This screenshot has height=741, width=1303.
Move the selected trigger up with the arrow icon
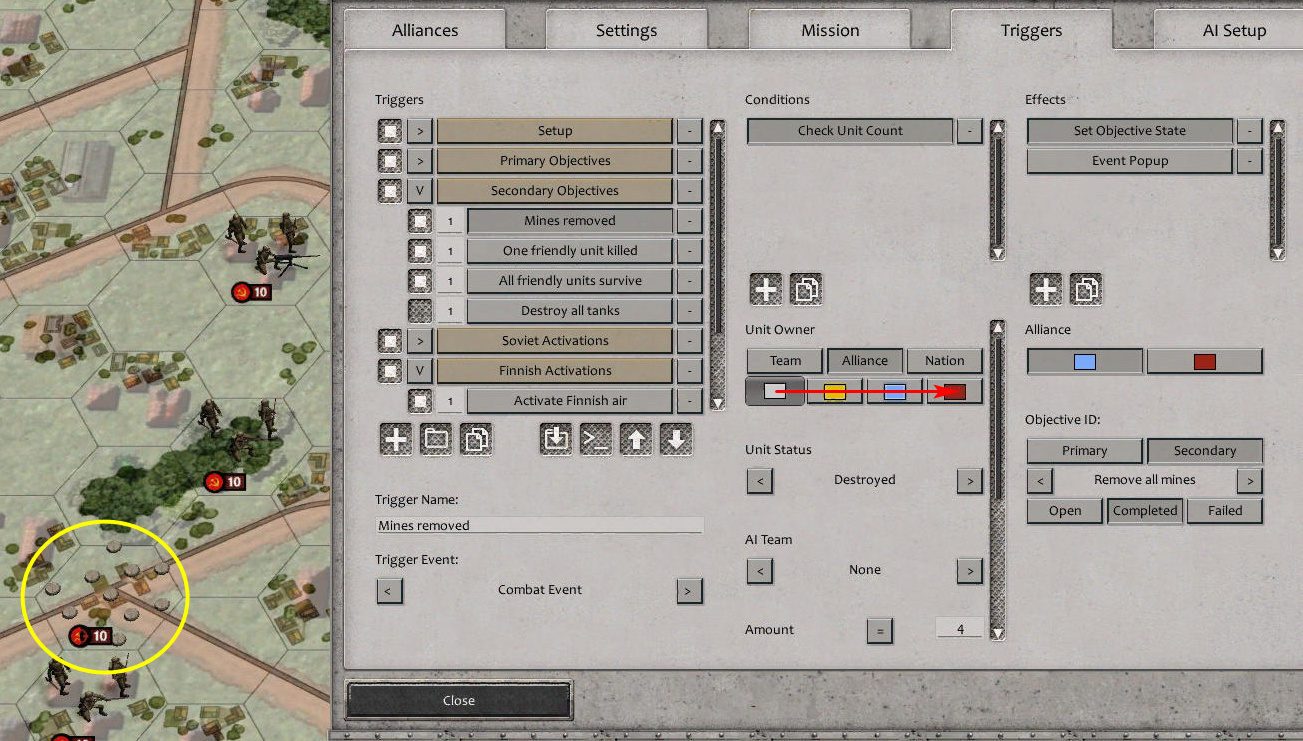click(x=636, y=439)
